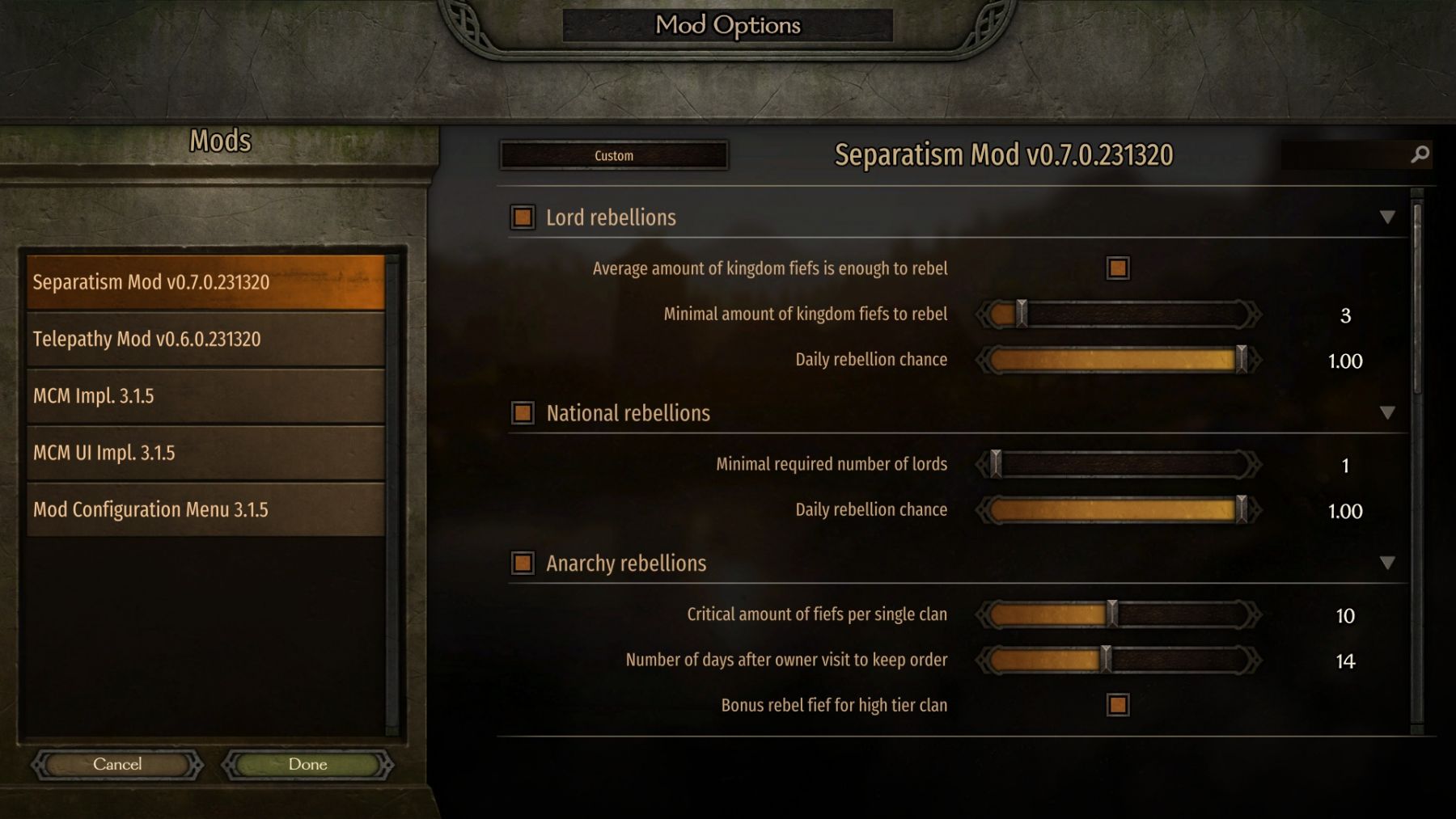Toggle the Anarchy rebellions checkbox
The width and height of the screenshot is (1456, 819).
point(523,563)
